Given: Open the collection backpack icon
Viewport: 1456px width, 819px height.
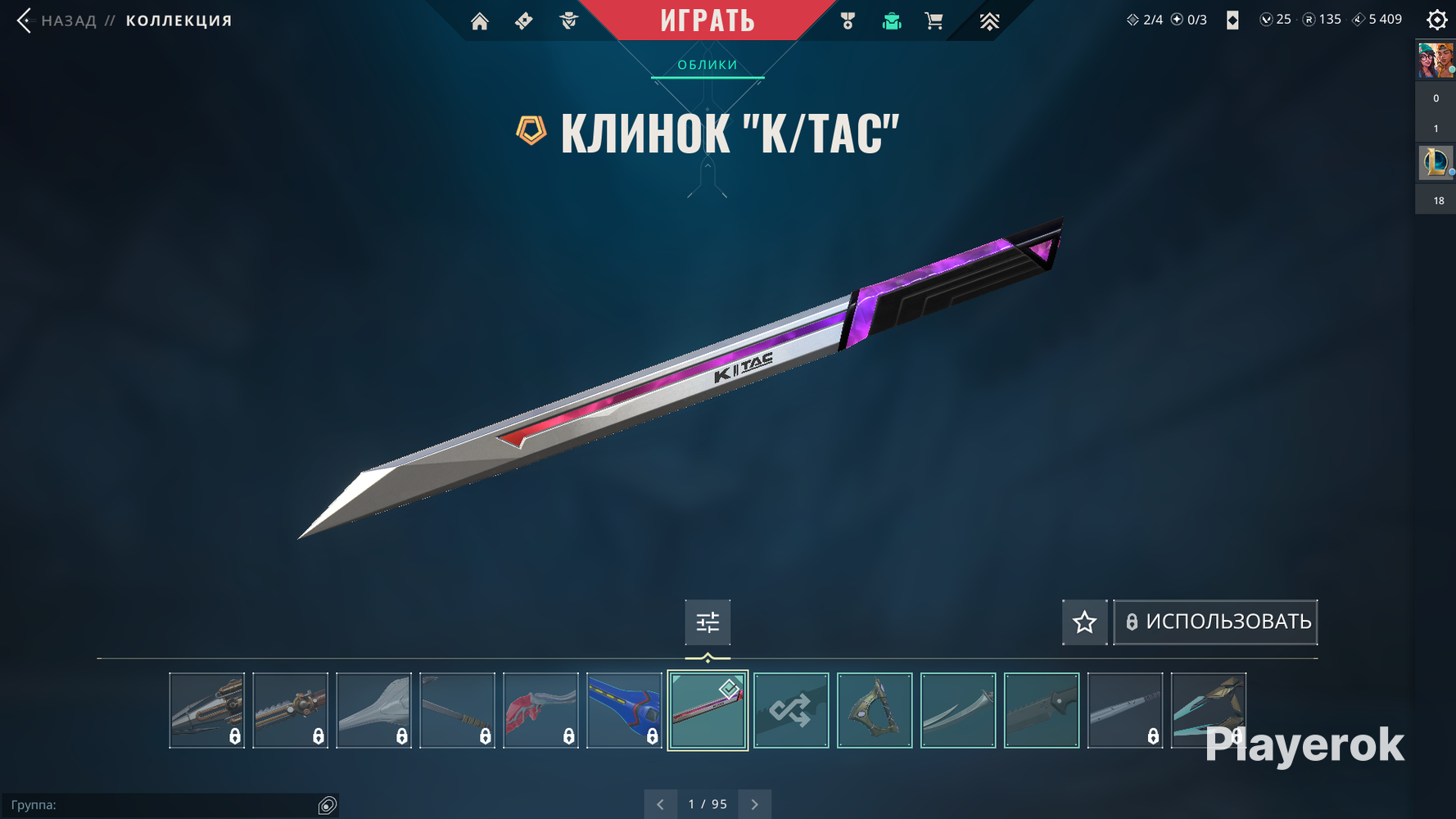Looking at the screenshot, I should click(892, 21).
